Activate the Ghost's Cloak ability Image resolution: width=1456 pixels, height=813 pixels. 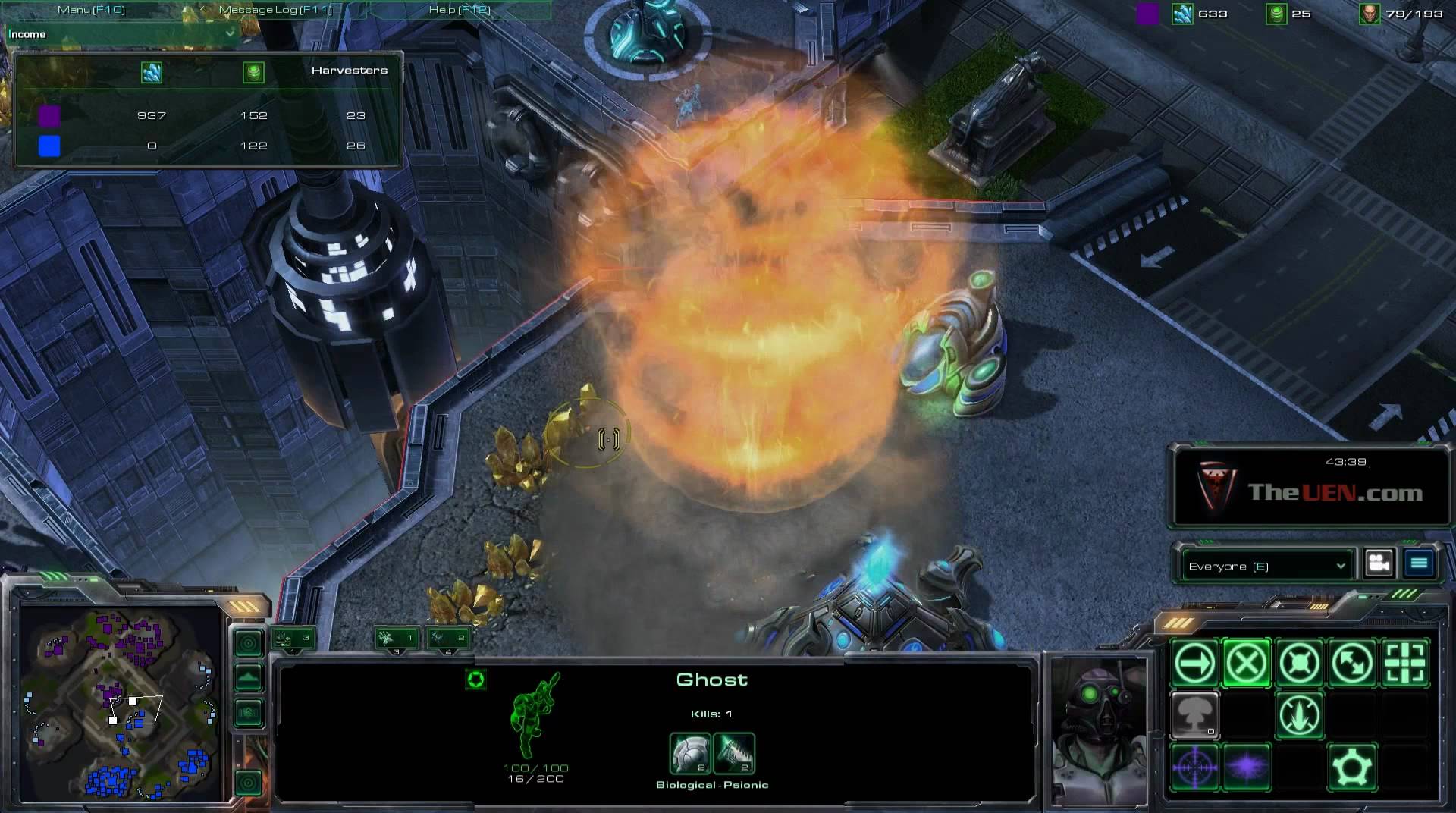(x=1352, y=767)
